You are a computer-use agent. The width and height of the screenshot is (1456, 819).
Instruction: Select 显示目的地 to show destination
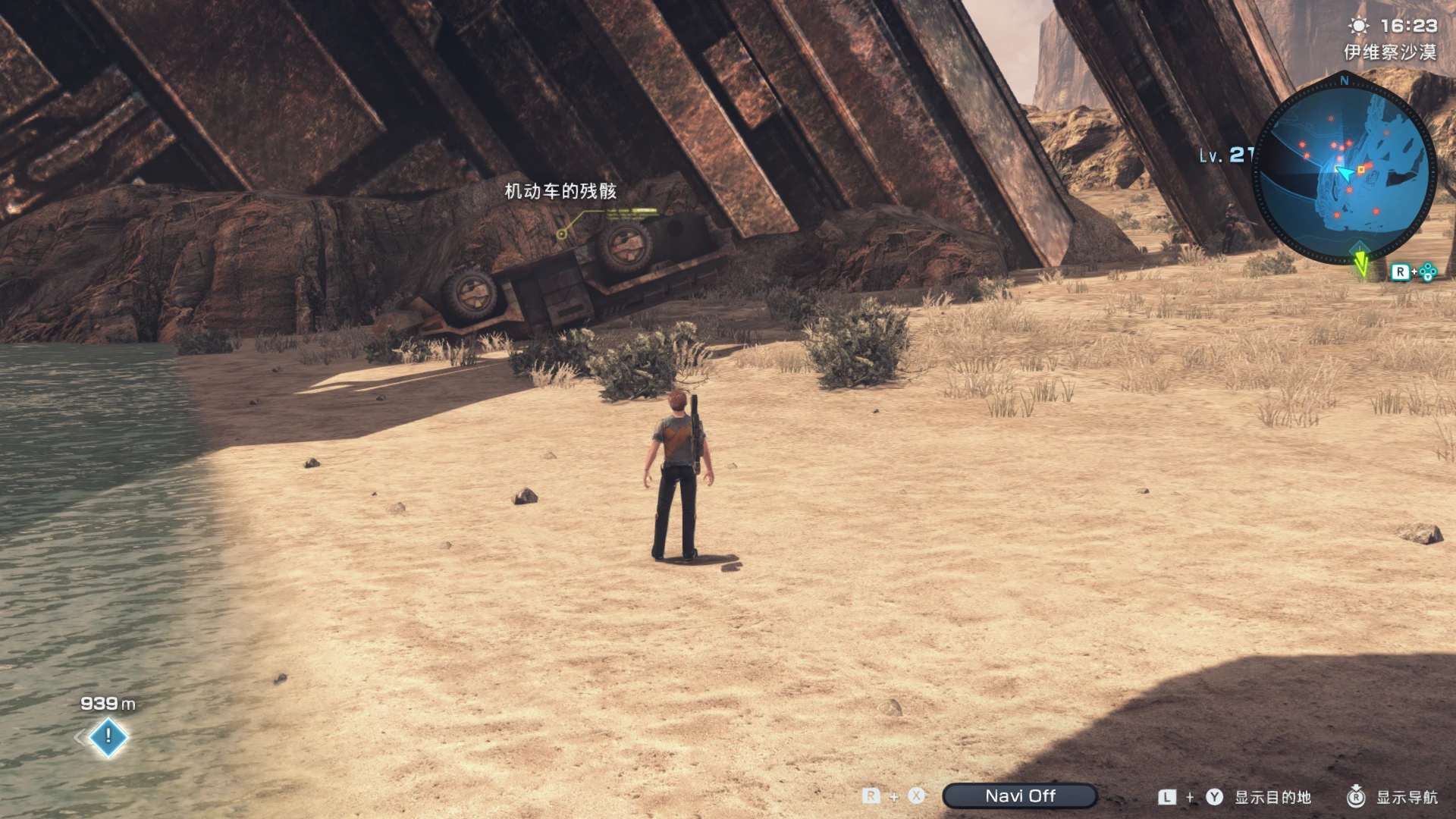[x=1272, y=798]
